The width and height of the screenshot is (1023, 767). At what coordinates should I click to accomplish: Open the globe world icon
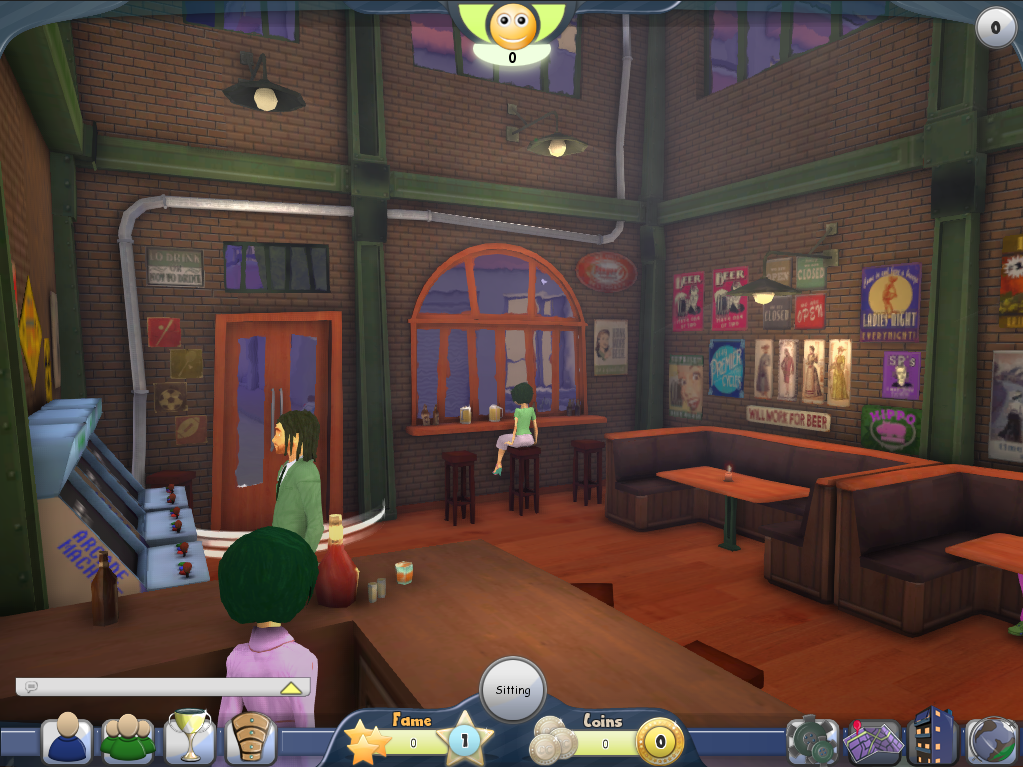[992, 741]
